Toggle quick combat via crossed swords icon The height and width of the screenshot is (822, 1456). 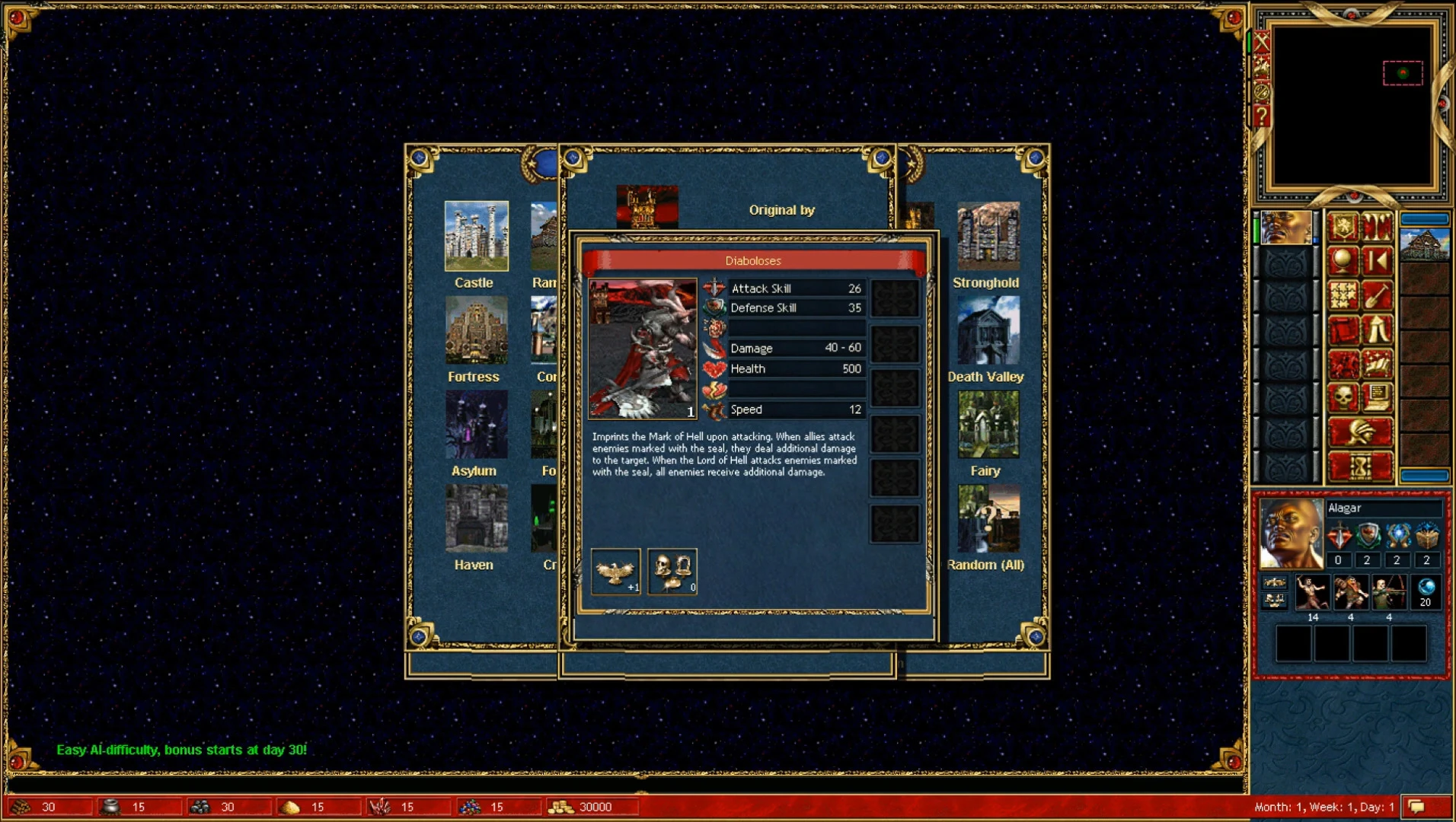[x=1262, y=42]
